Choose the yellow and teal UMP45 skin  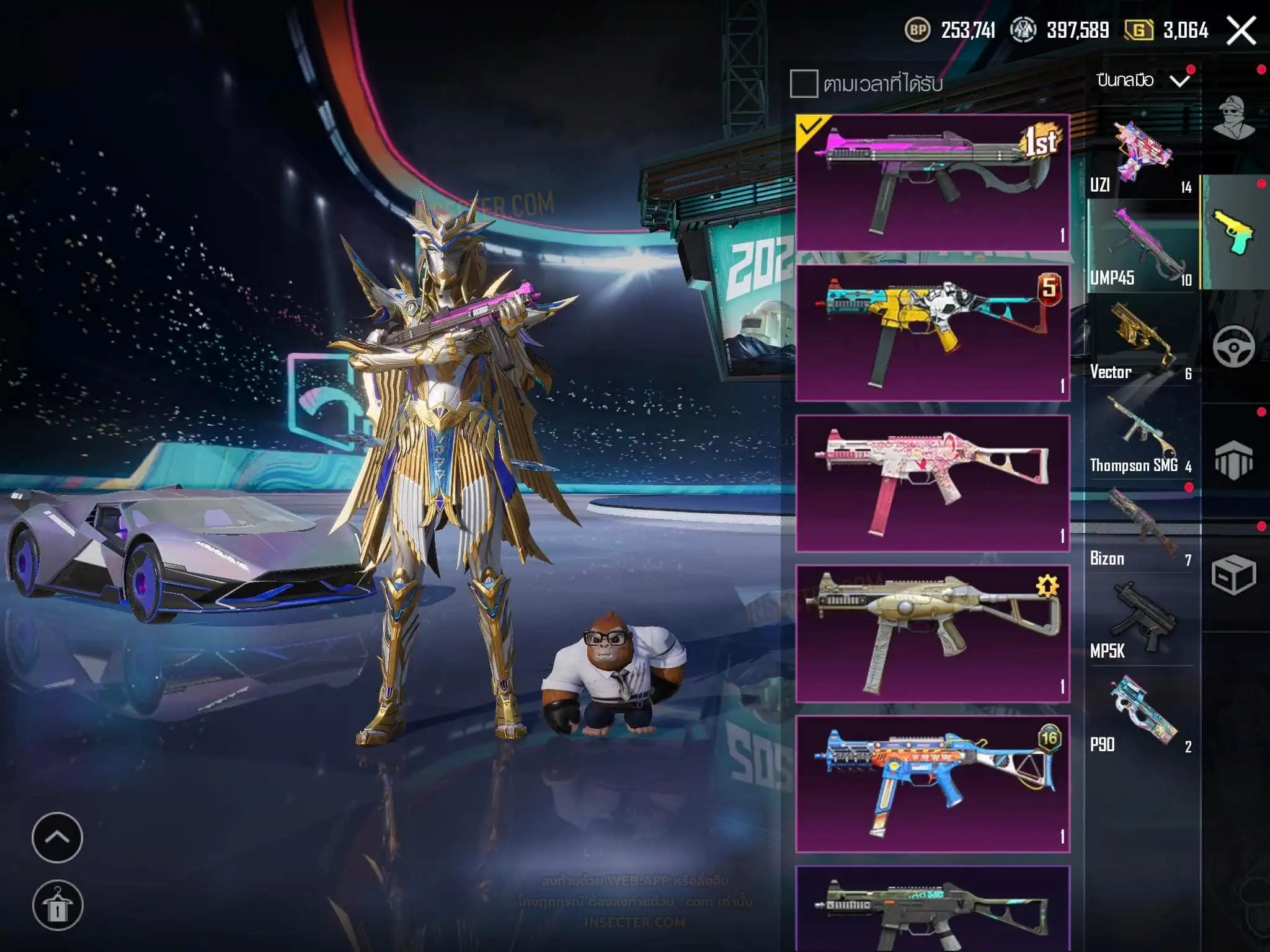[x=933, y=333]
